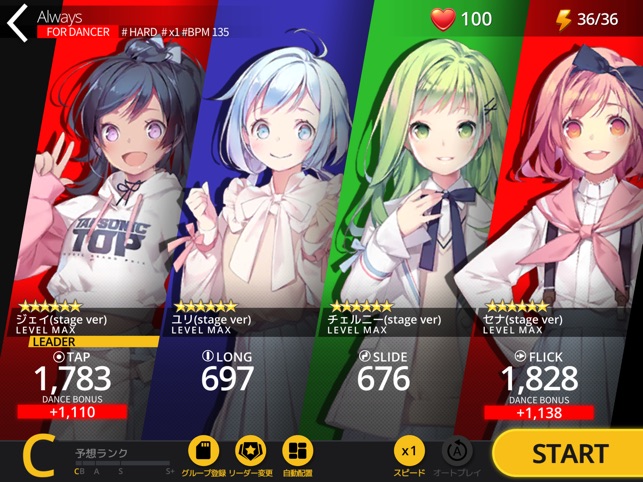Viewport: 643px width, 482px height.
Task: Start the song with the START button
Action: [x=569, y=453]
